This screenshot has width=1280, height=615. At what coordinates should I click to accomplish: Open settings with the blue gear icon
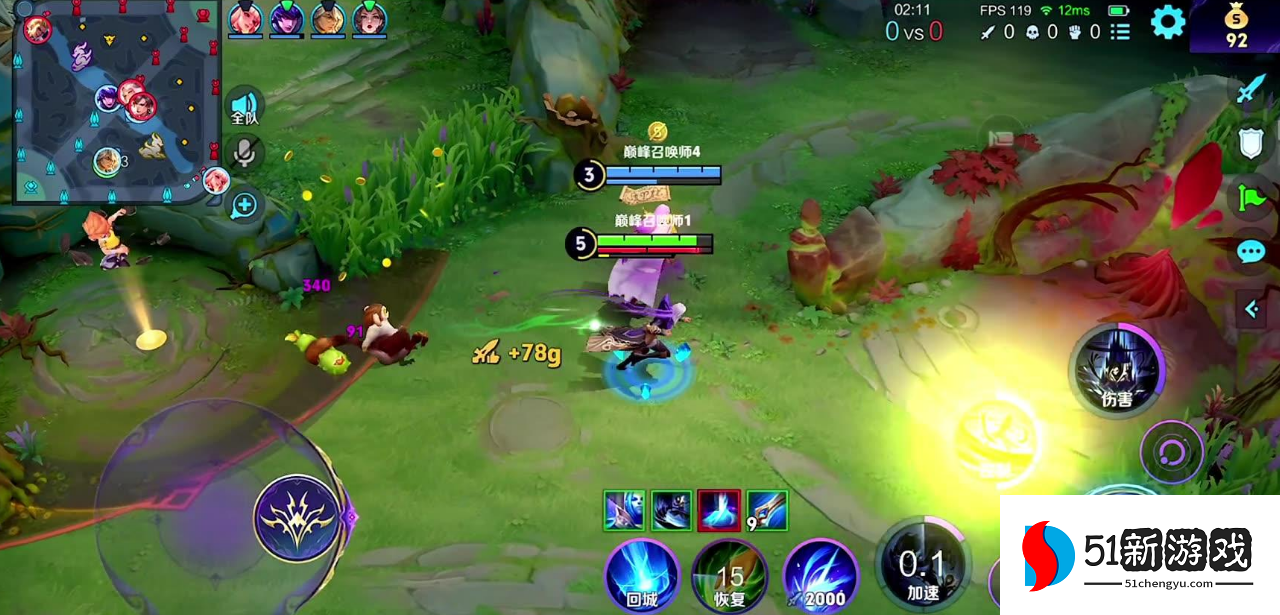[1167, 22]
